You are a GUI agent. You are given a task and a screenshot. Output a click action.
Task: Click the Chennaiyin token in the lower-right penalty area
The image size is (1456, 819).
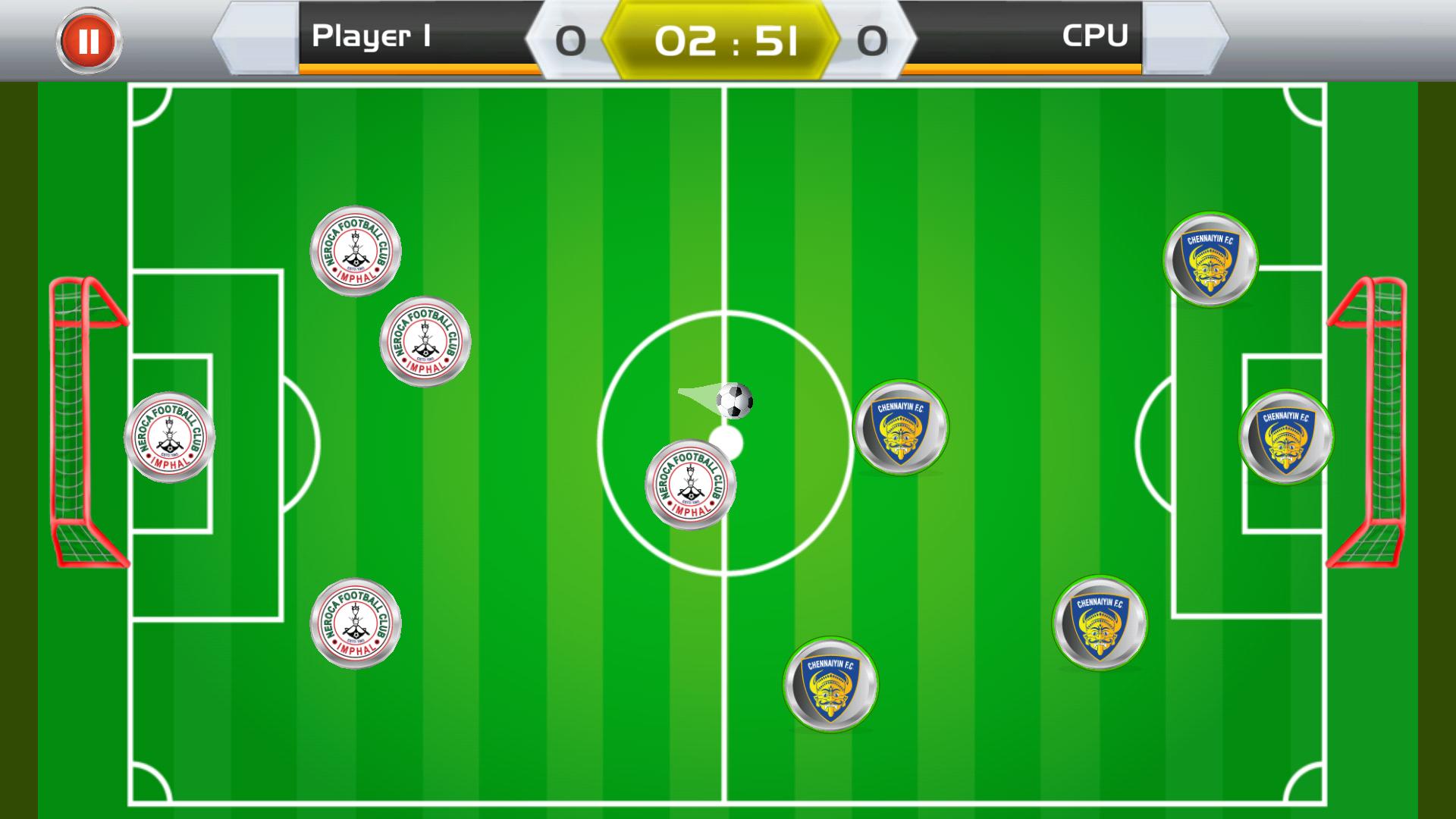coord(1100,622)
